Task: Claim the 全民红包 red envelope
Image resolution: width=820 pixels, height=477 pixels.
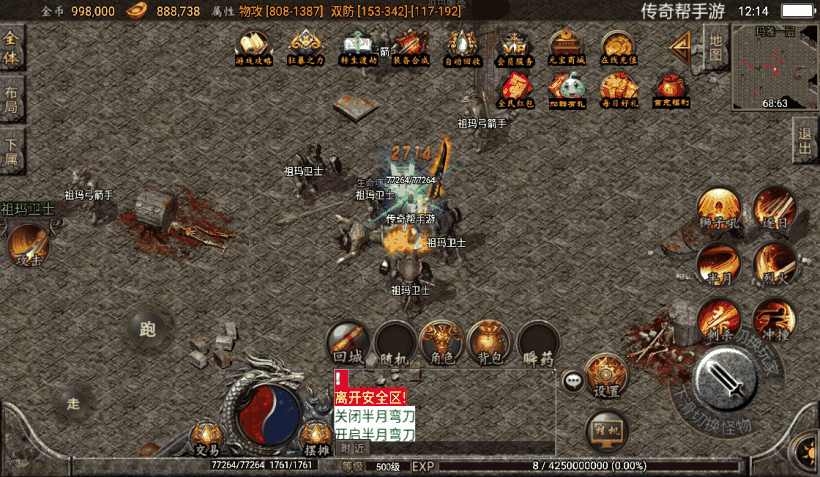Action: coord(514,91)
